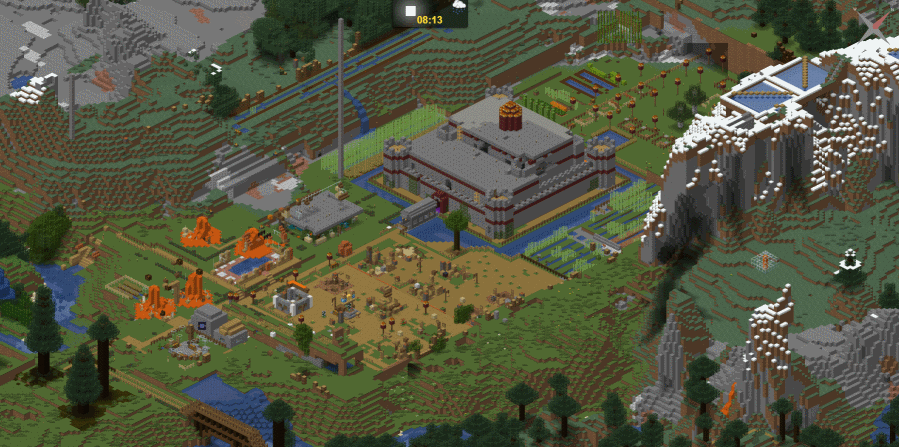Click the rain cloud weather icon
This screenshot has width=899, height=447.
click(x=457, y=6)
